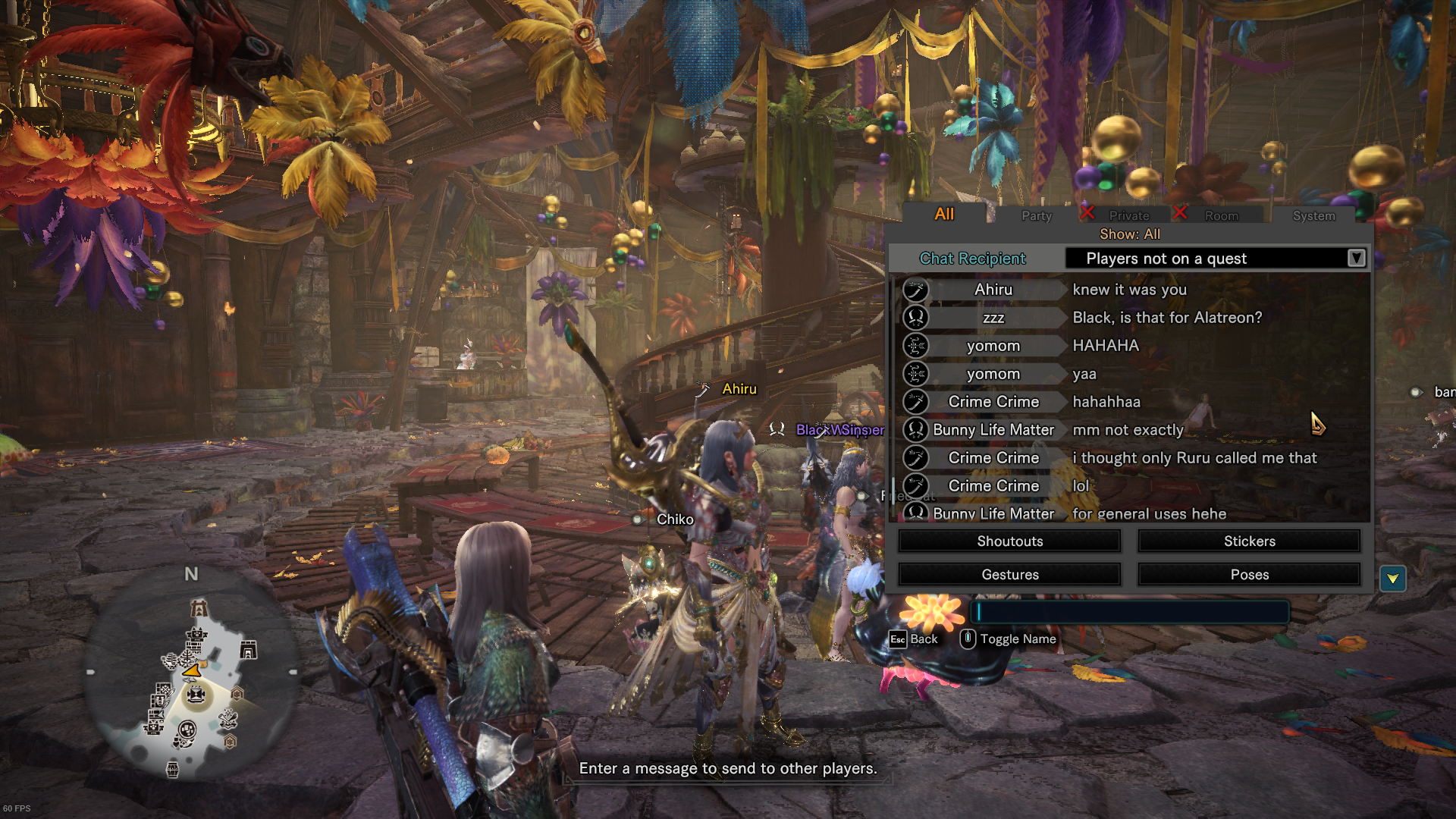
Task: Select Bunny Life Matter's "mm not exactly" message
Action: coord(1130,430)
